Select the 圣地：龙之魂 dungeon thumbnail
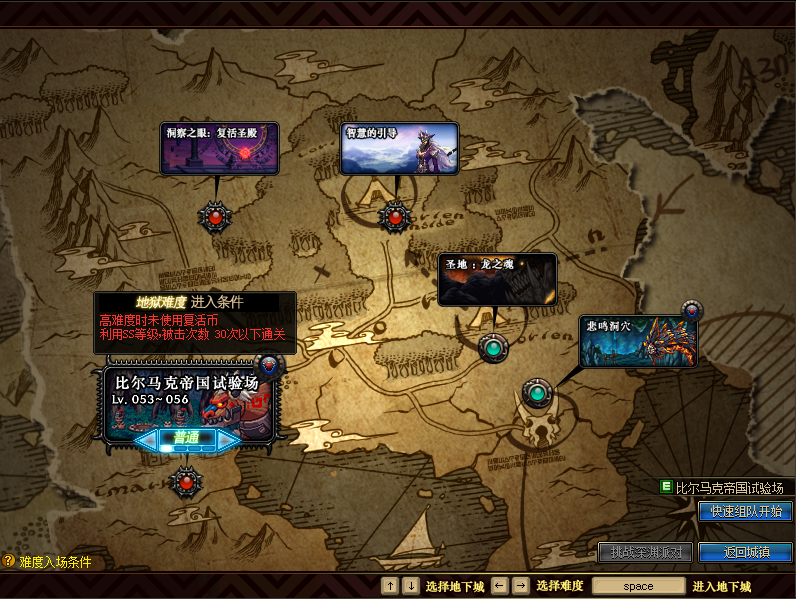This screenshot has width=796, height=599. [x=497, y=279]
